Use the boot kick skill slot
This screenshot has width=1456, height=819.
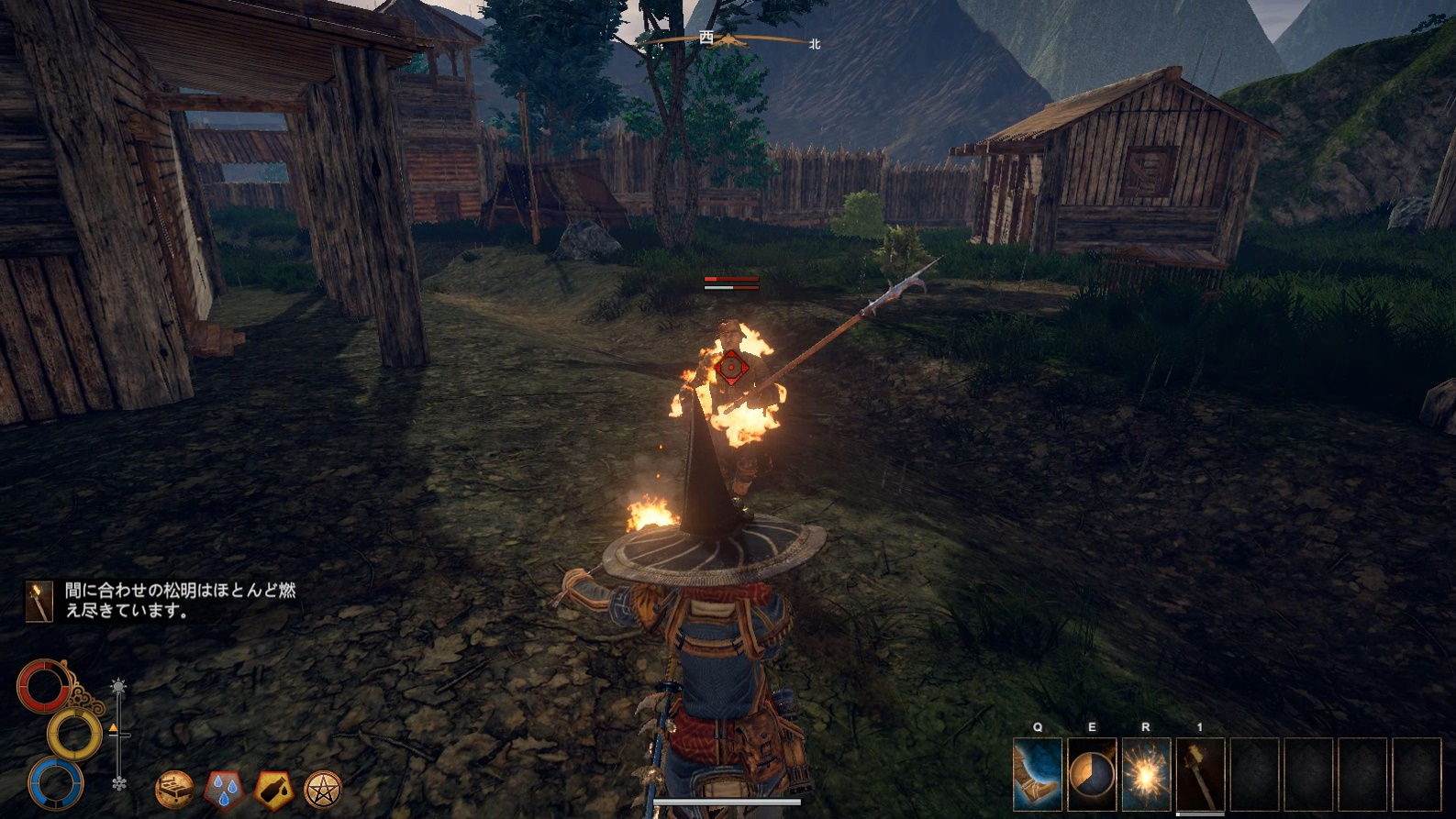pyautogui.click(x=1038, y=775)
